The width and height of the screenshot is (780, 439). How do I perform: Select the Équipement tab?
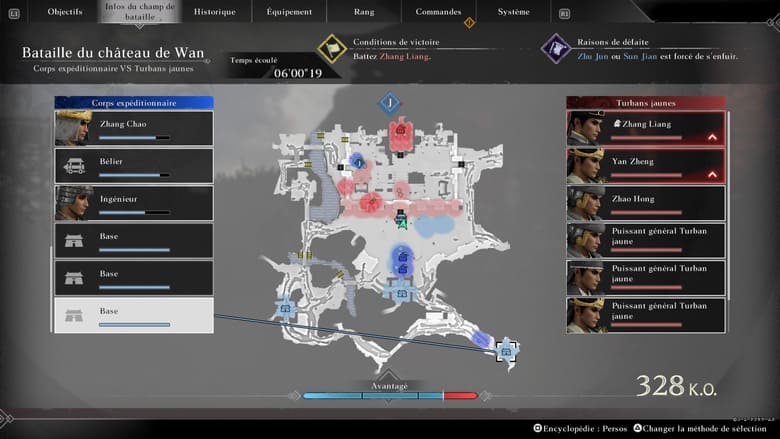click(x=289, y=12)
